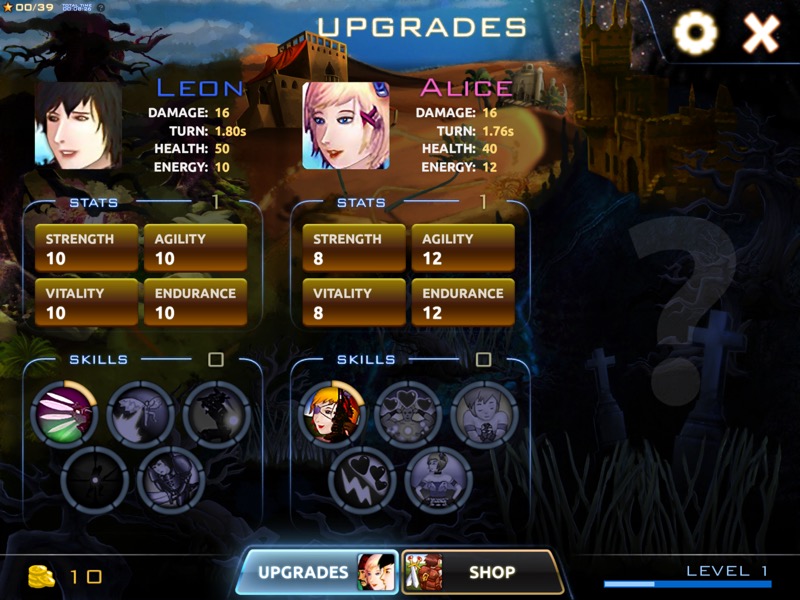Pick Alice's locked hearts skill
The image size is (800, 600).
pyautogui.click(x=408, y=413)
